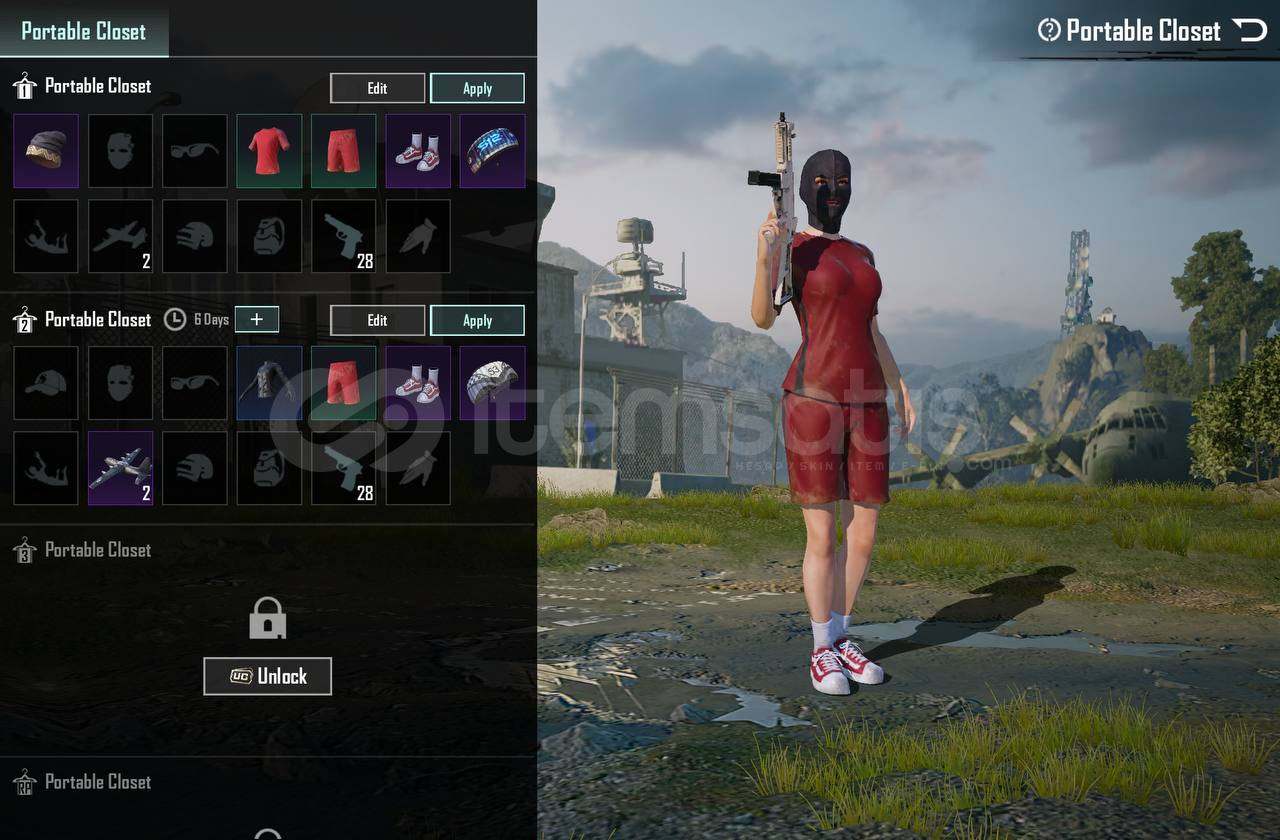The height and width of the screenshot is (840, 1280).
Task: Open the Portable Closet help icon
Action: pyautogui.click(x=1049, y=30)
